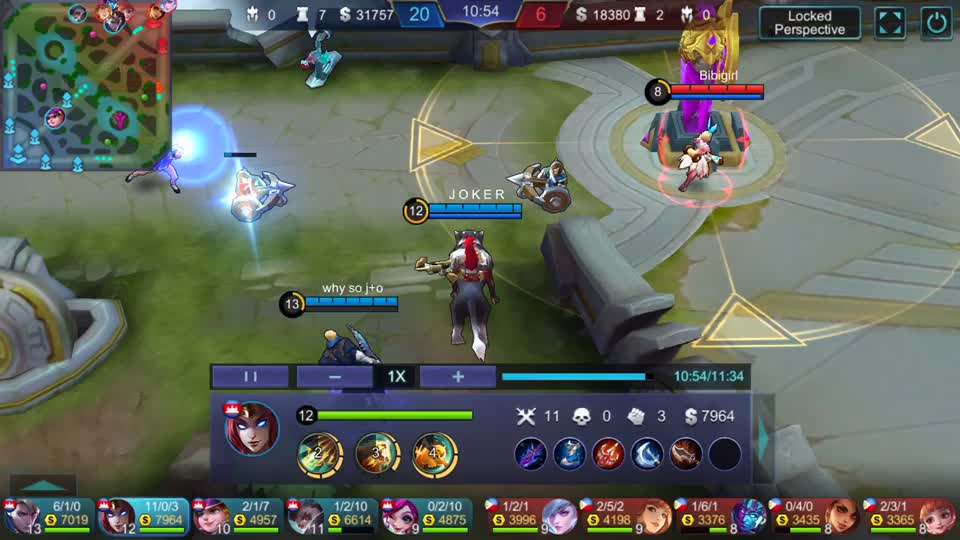This screenshot has height=540, width=960.
Task: Select the blue player with 6/1/0 score
Action: click(47, 515)
